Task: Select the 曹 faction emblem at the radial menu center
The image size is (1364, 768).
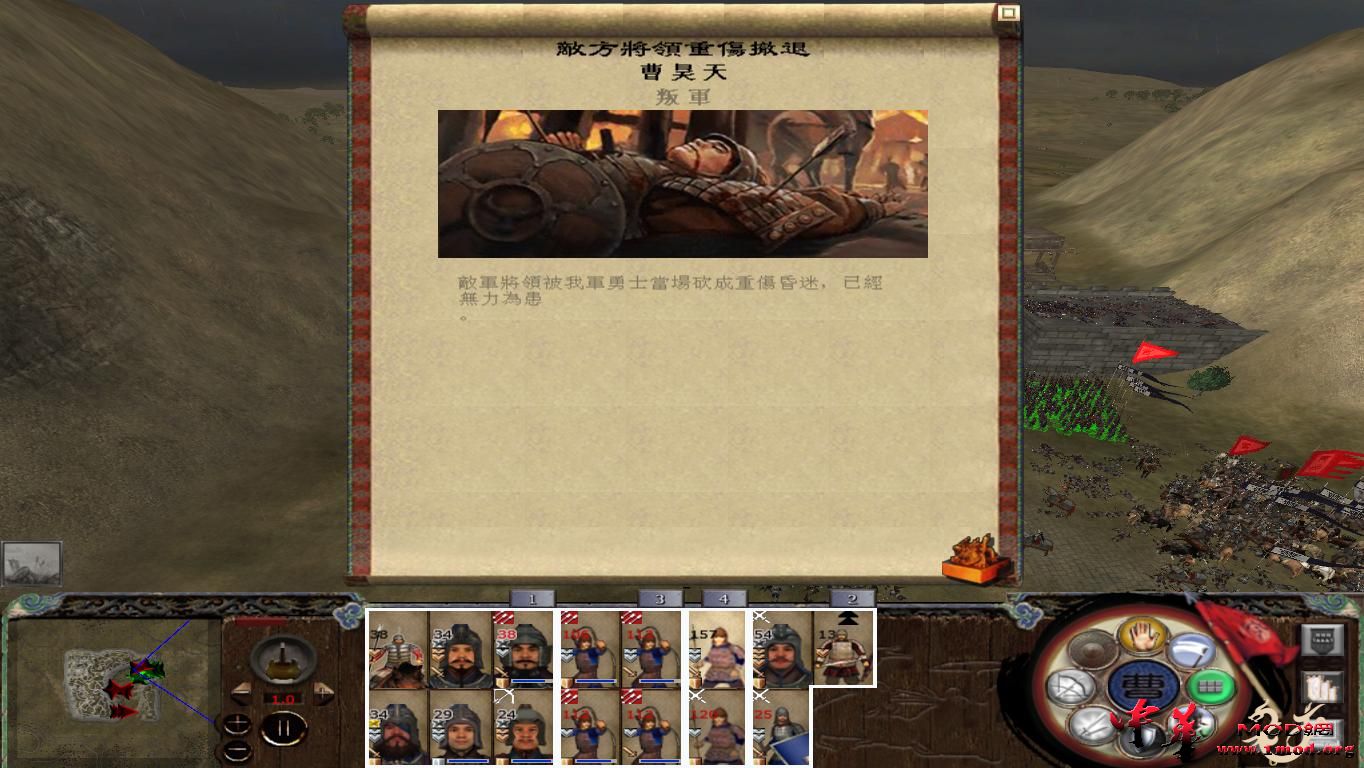Action: 1144,684
